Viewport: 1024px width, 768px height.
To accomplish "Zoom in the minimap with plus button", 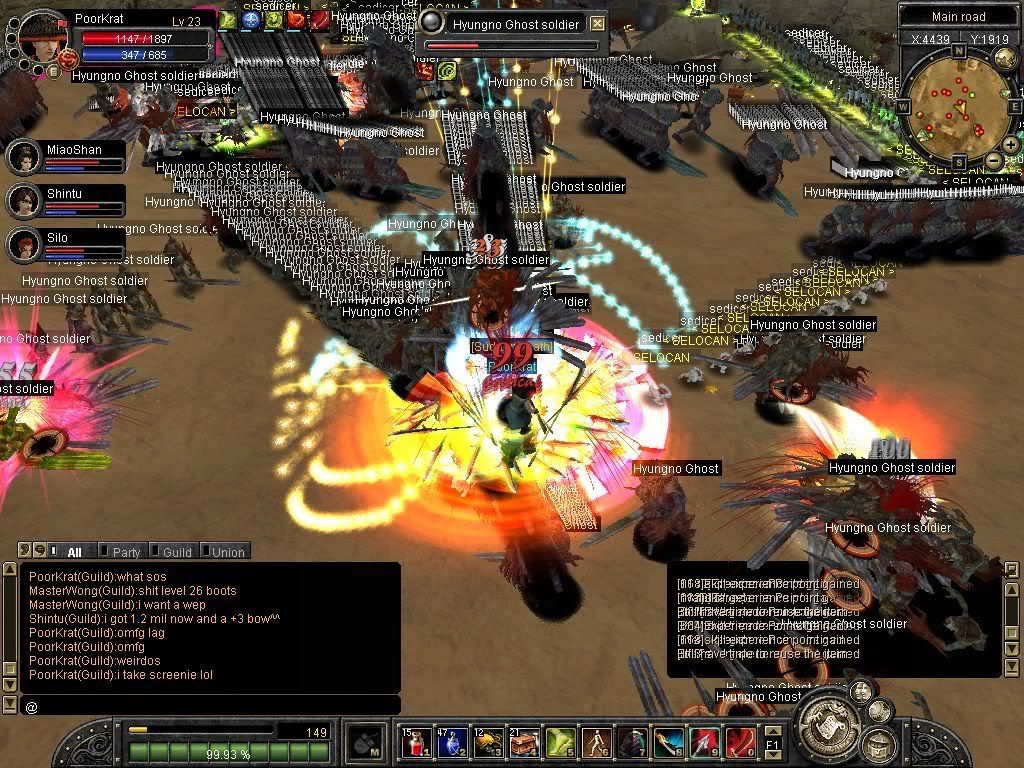I will 1011,145.
